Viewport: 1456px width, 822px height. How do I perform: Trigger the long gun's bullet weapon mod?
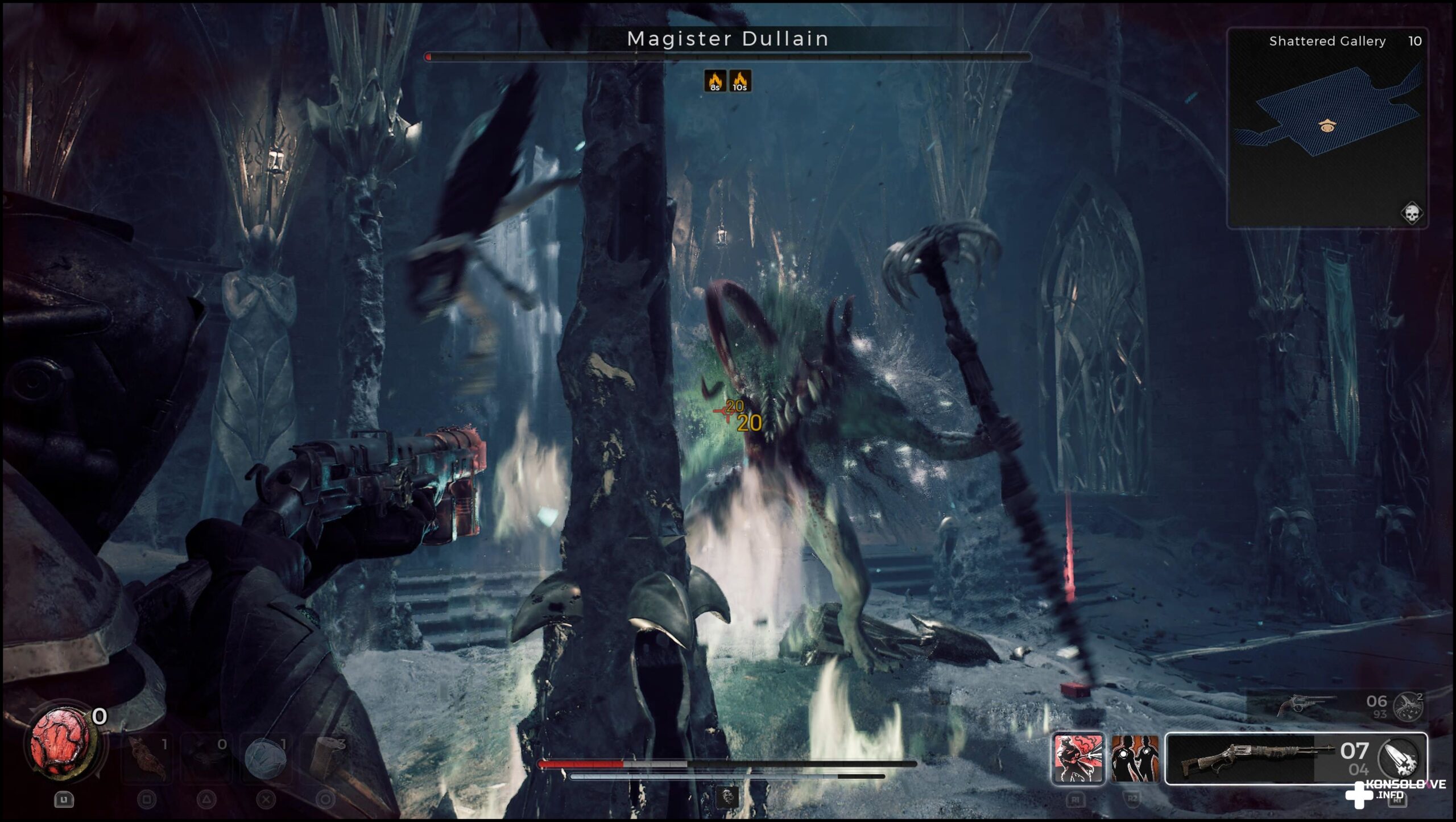coord(1399,758)
